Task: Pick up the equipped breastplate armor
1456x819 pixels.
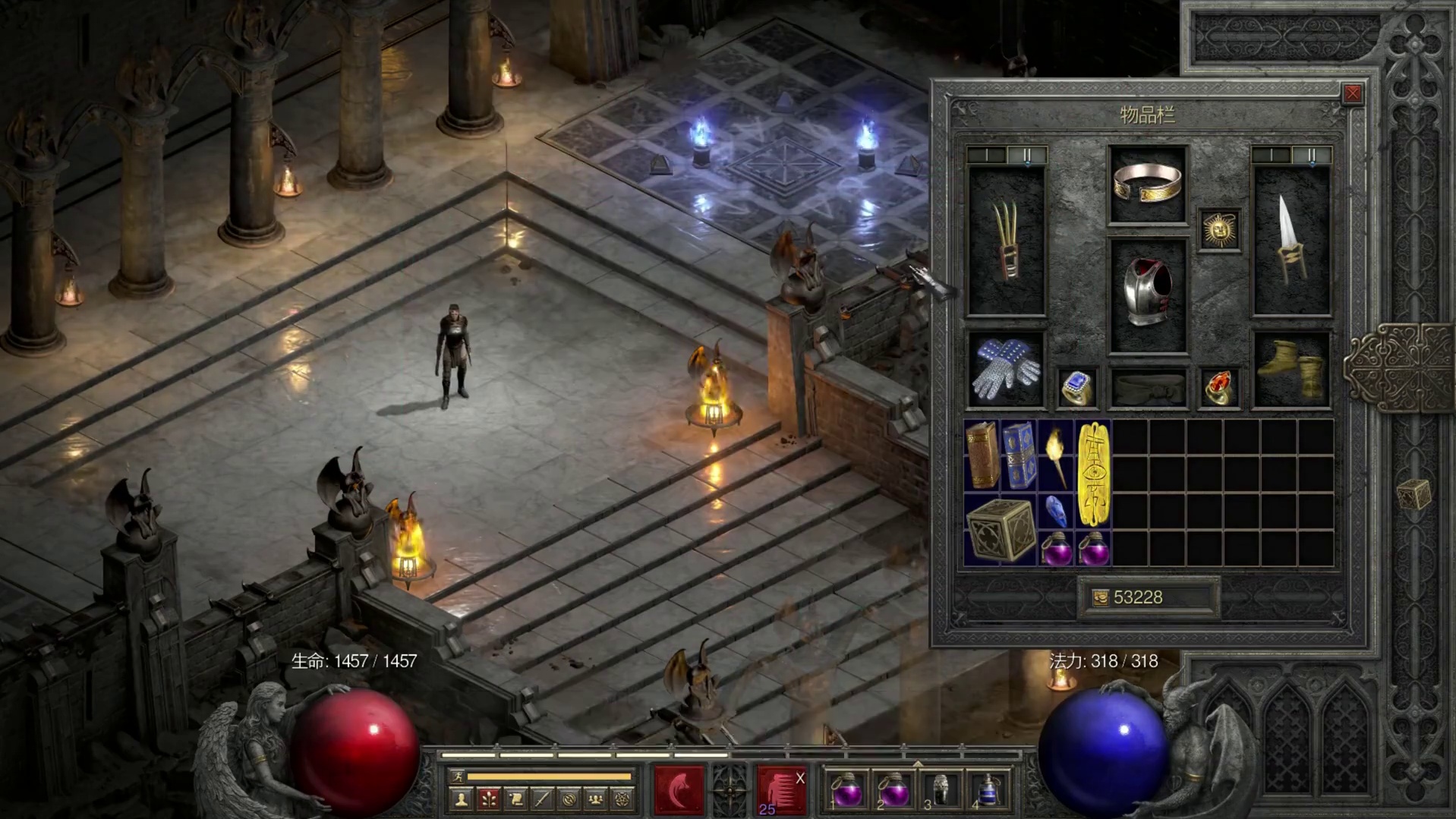Action: point(1147,295)
